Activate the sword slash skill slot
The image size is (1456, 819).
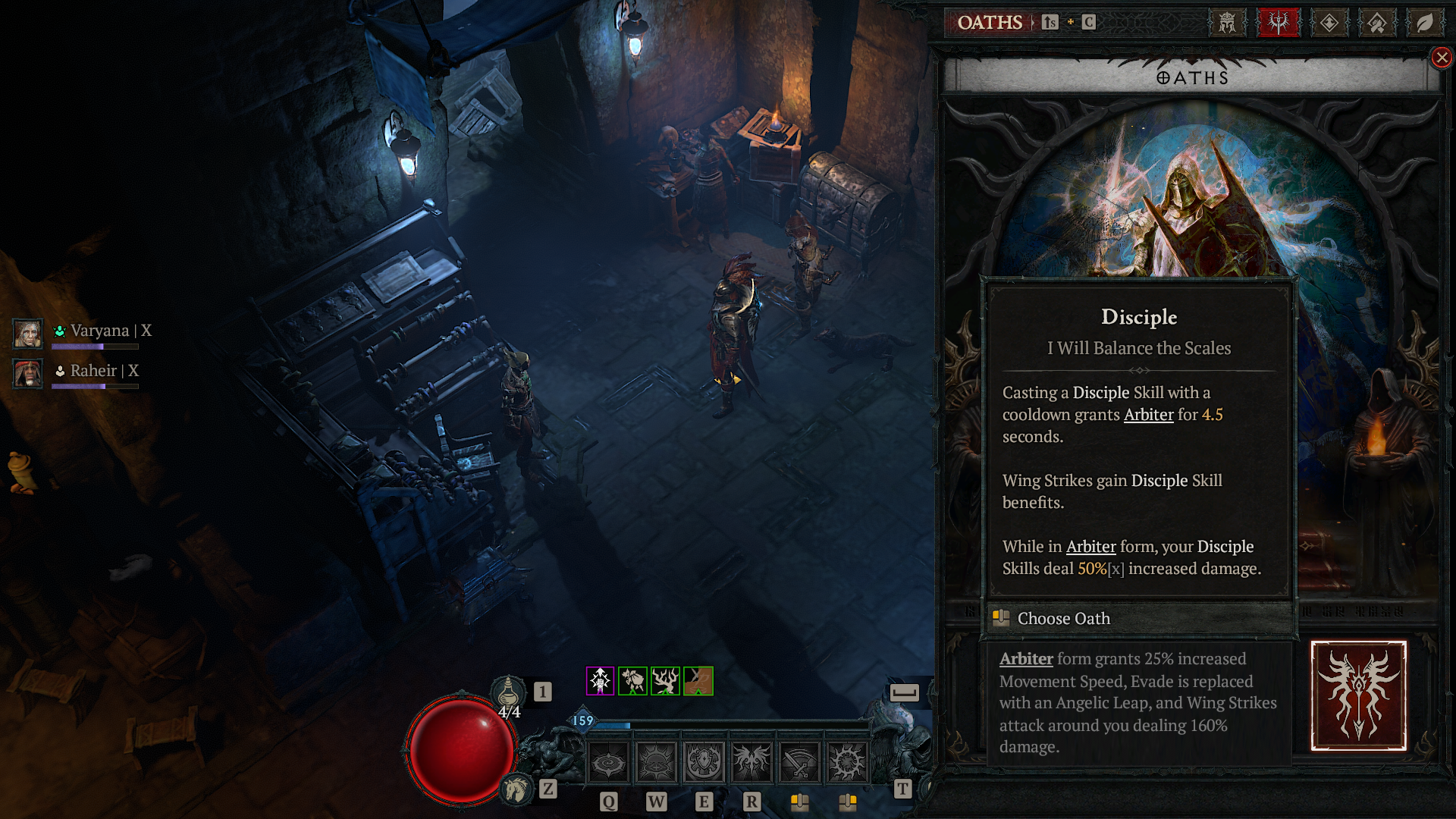click(x=799, y=762)
